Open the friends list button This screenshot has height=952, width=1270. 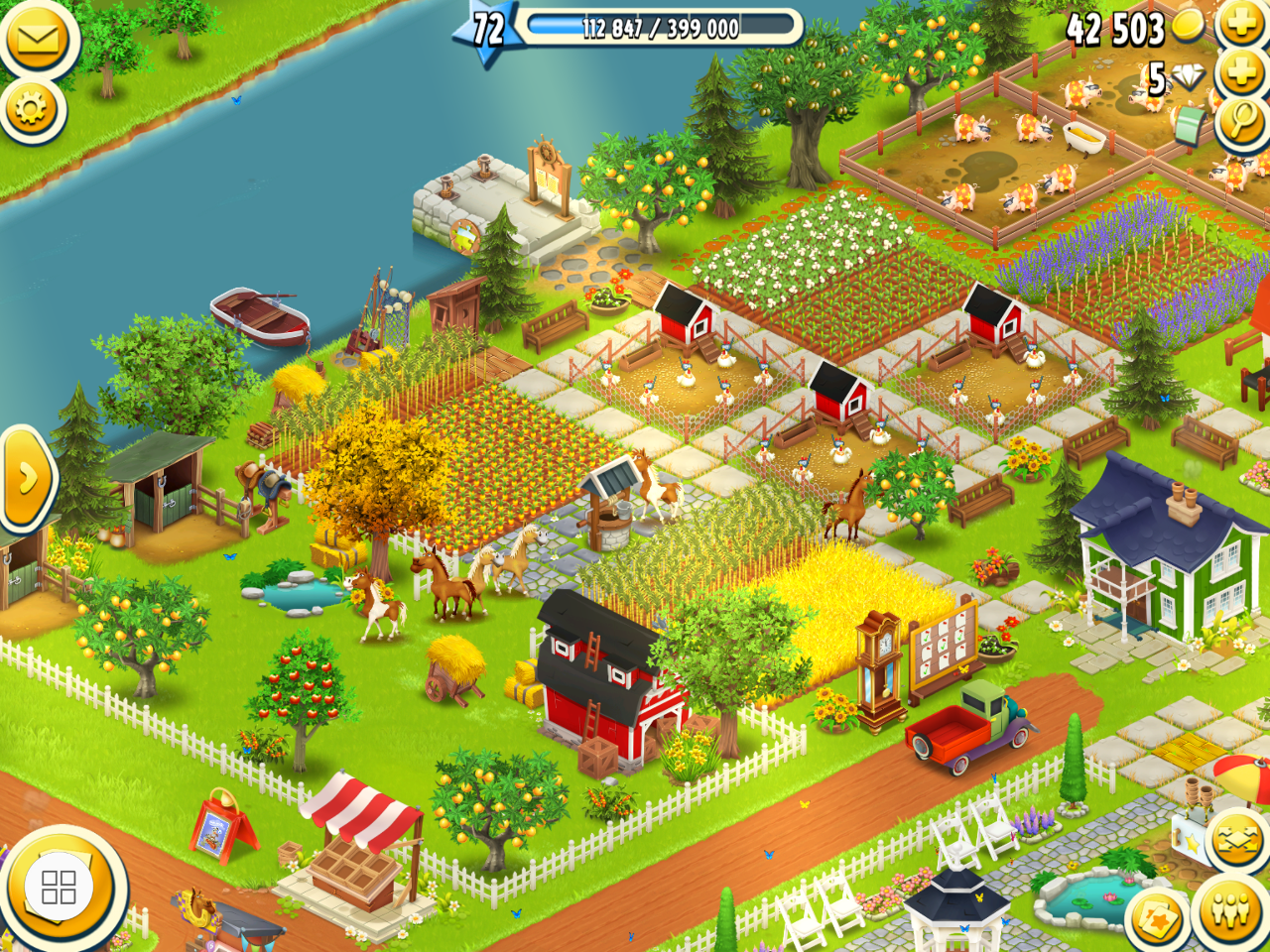[x=1230, y=910]
